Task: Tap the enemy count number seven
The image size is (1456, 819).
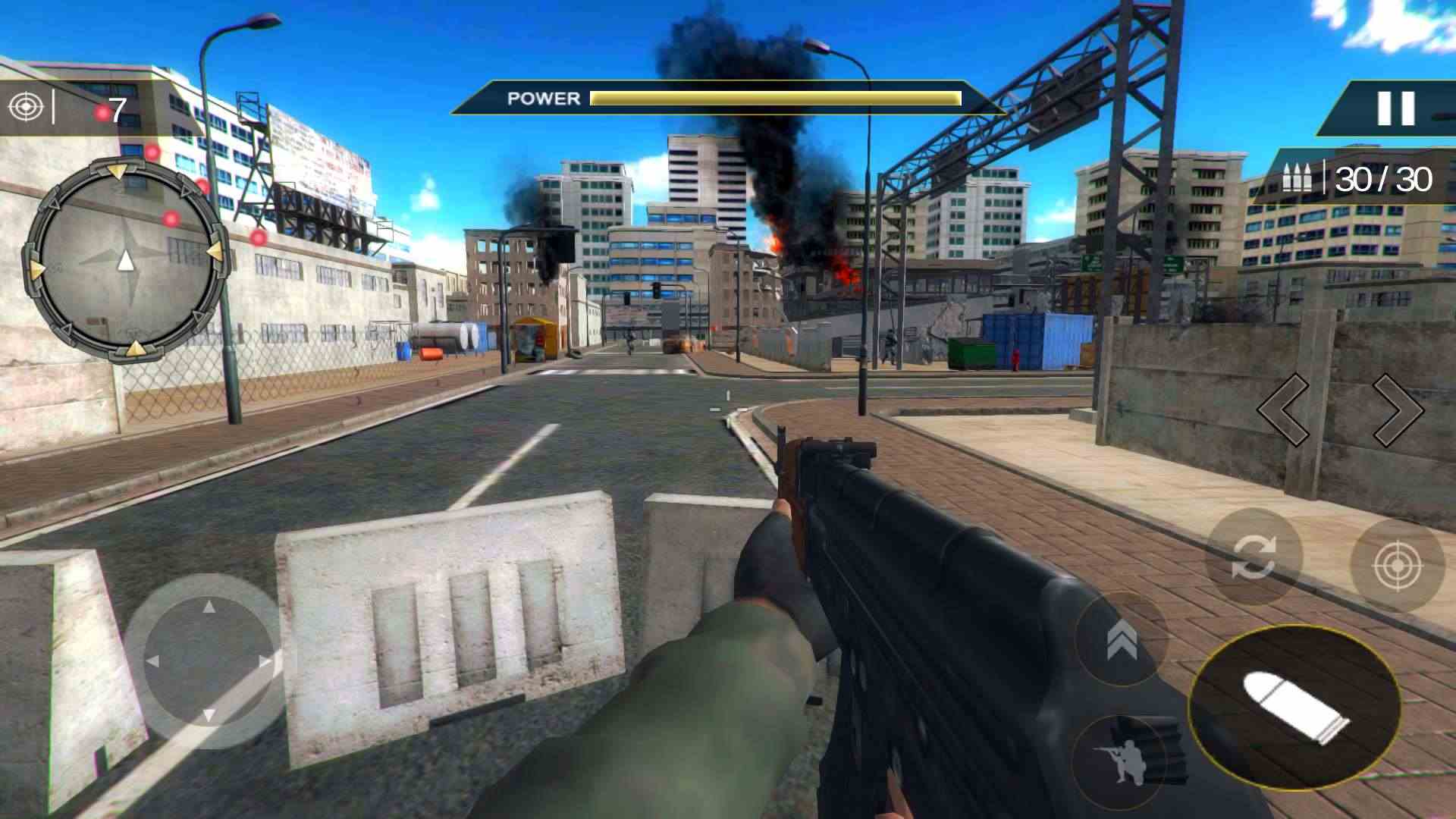Action: (x=118, y=111)
